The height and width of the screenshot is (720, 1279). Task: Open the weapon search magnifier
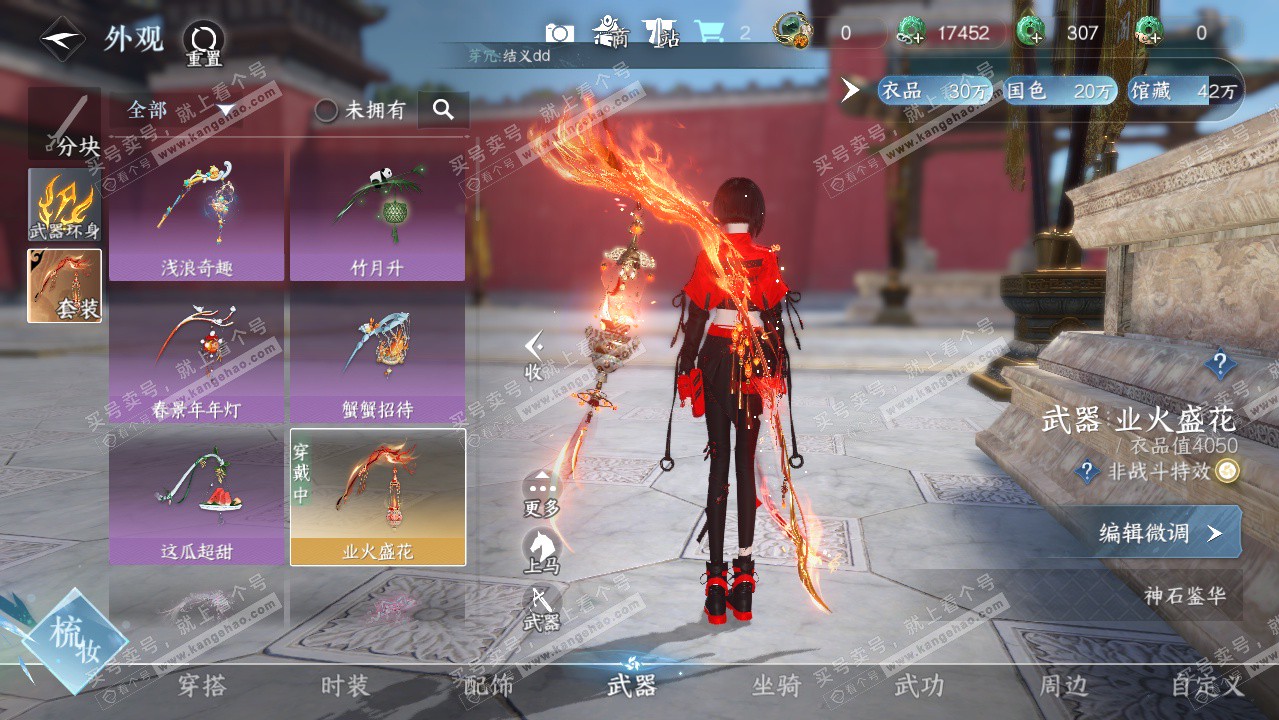tap(443, 109)
